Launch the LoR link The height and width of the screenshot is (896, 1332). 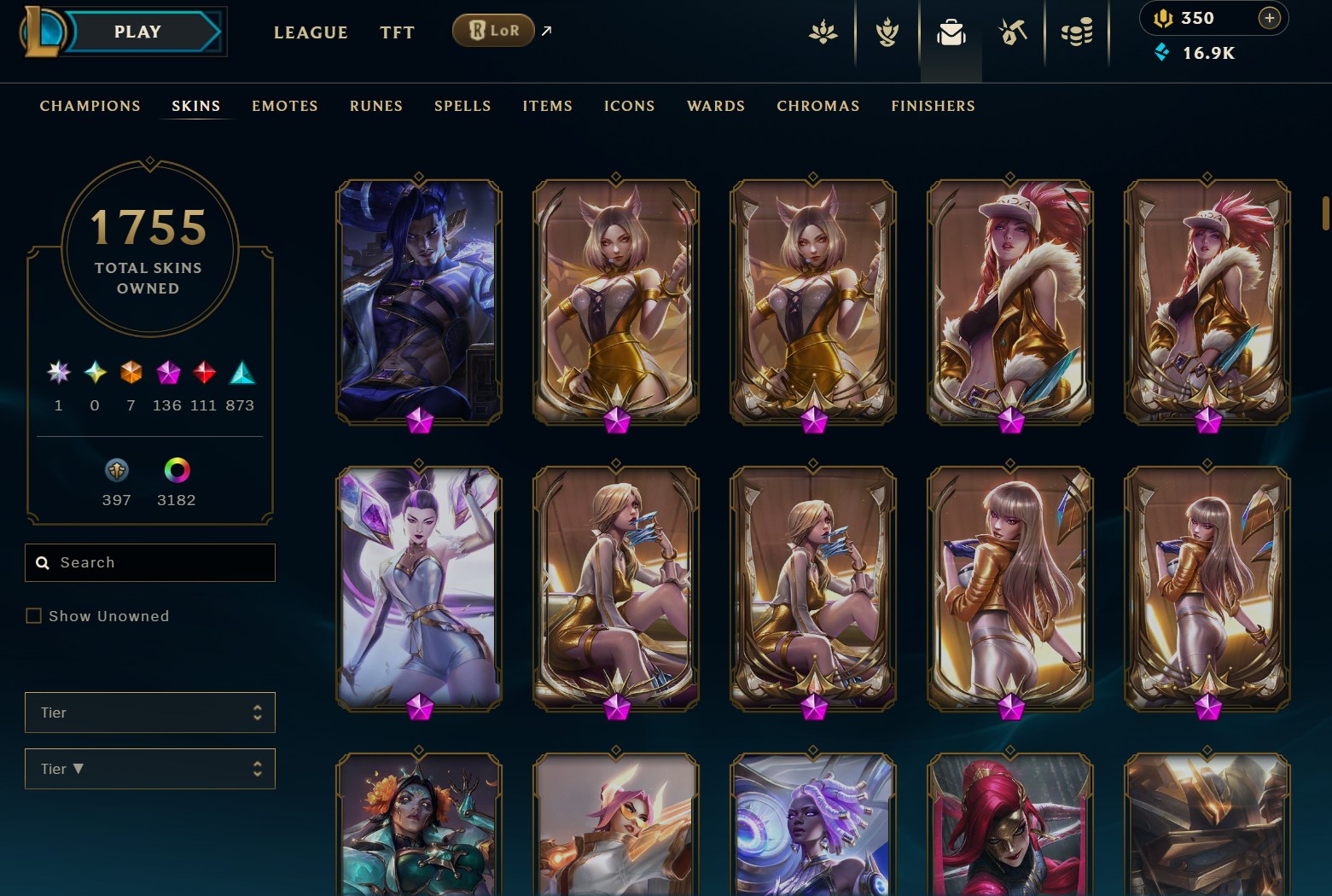[494, 31]
